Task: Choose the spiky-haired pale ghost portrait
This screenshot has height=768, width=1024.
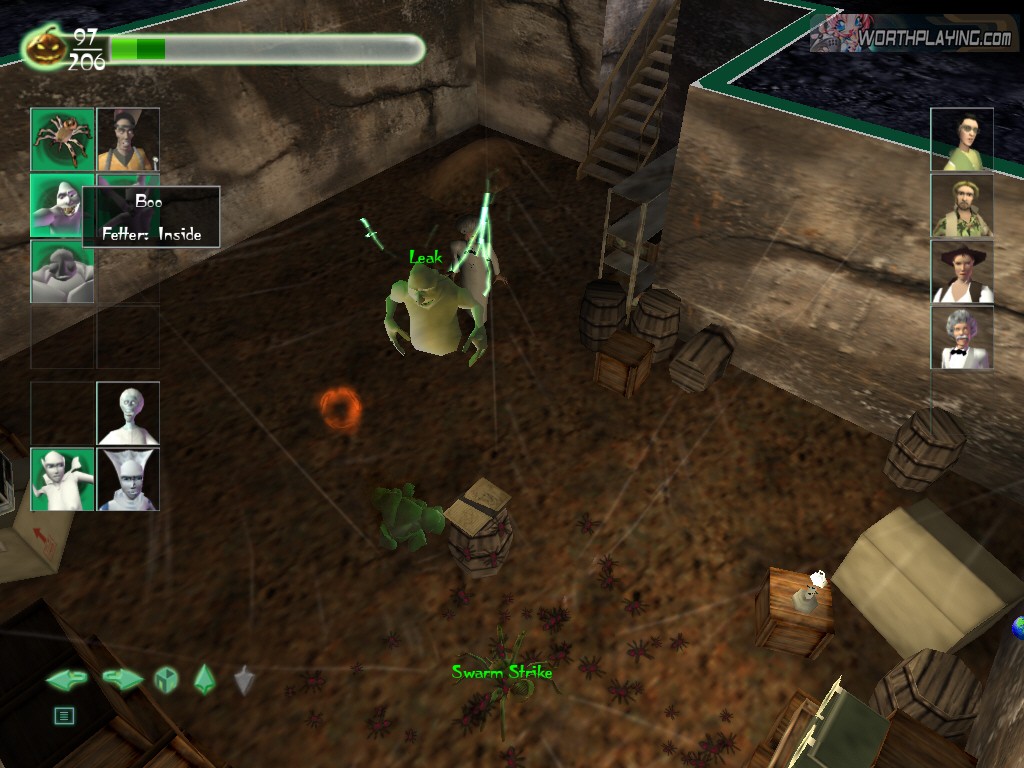Action: pos(128,479)
